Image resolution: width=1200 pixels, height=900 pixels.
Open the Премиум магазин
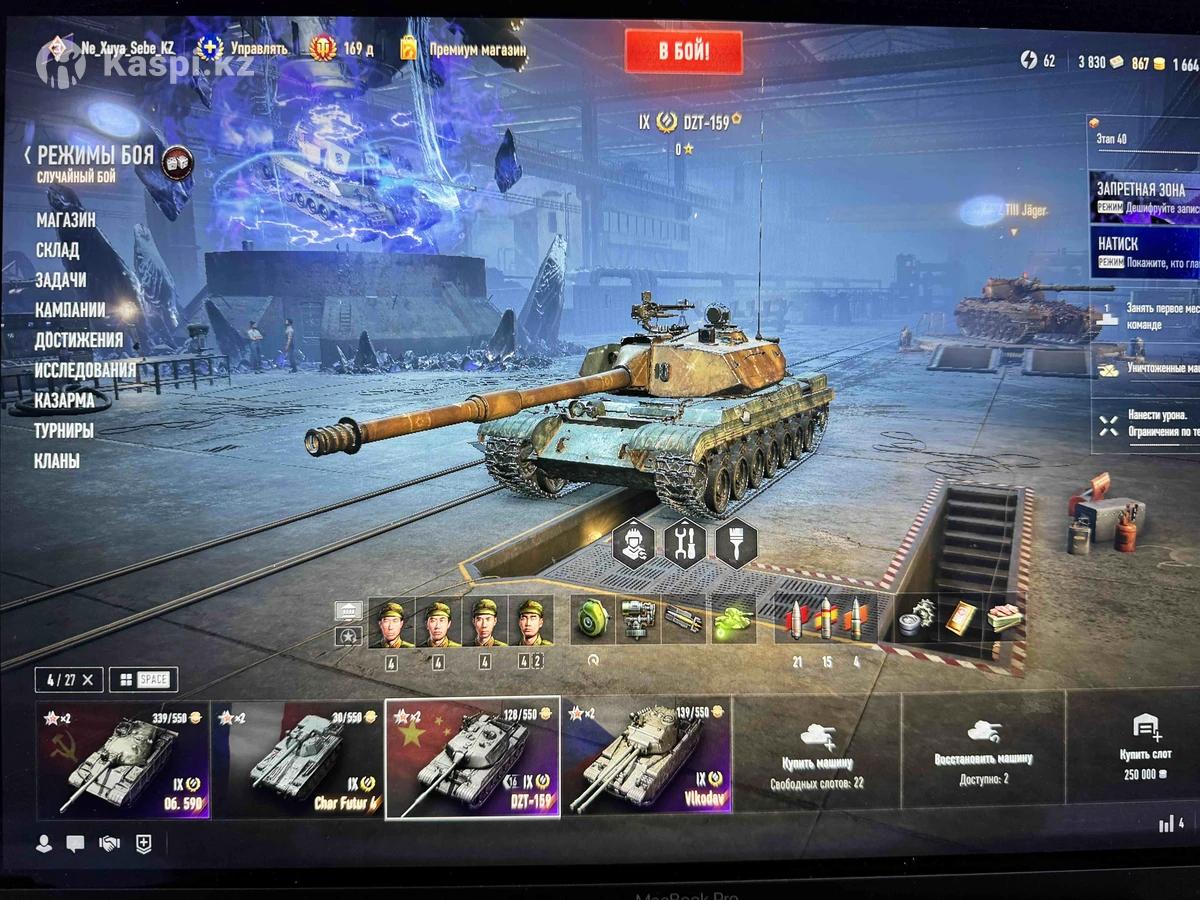coord(476,48)
